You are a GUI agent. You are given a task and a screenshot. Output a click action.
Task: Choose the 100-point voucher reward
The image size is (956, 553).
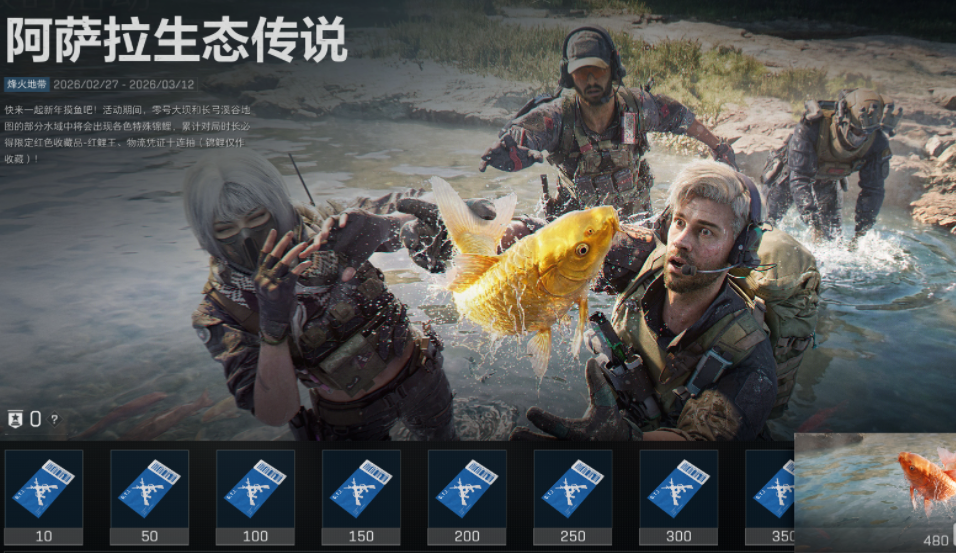(255, 490)
